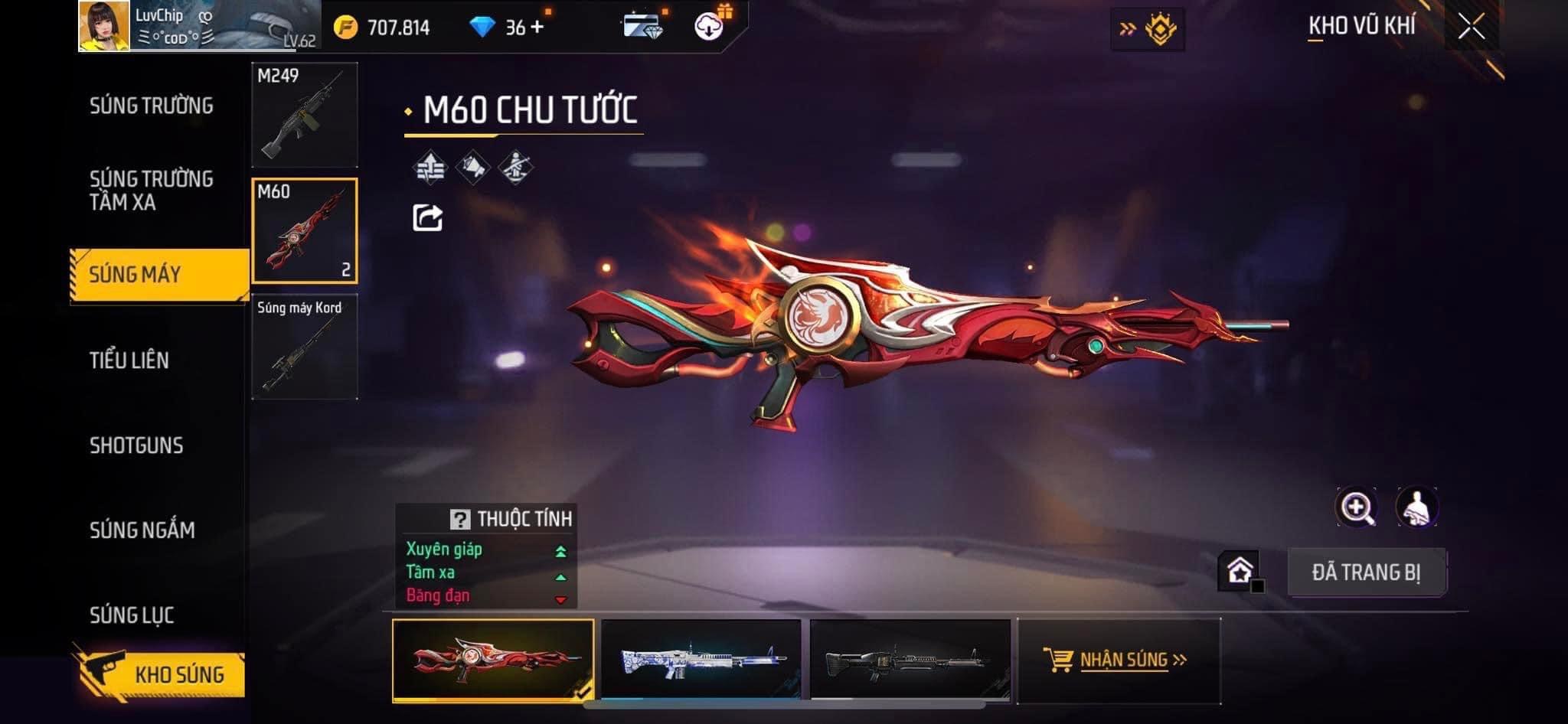Screen dimensions: 1568x724
Task: Zoom in with the magnifier icon
Action: click(1356, 507)
